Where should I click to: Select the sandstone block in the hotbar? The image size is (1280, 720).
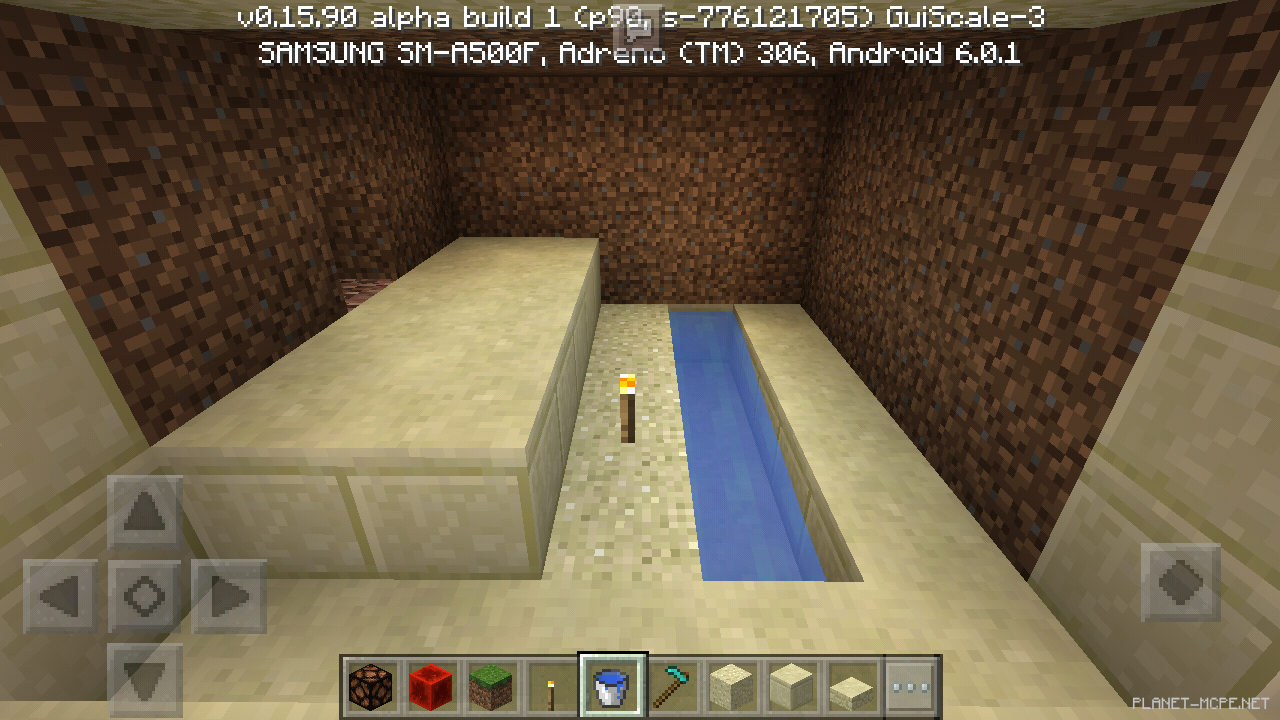point(732,686)
